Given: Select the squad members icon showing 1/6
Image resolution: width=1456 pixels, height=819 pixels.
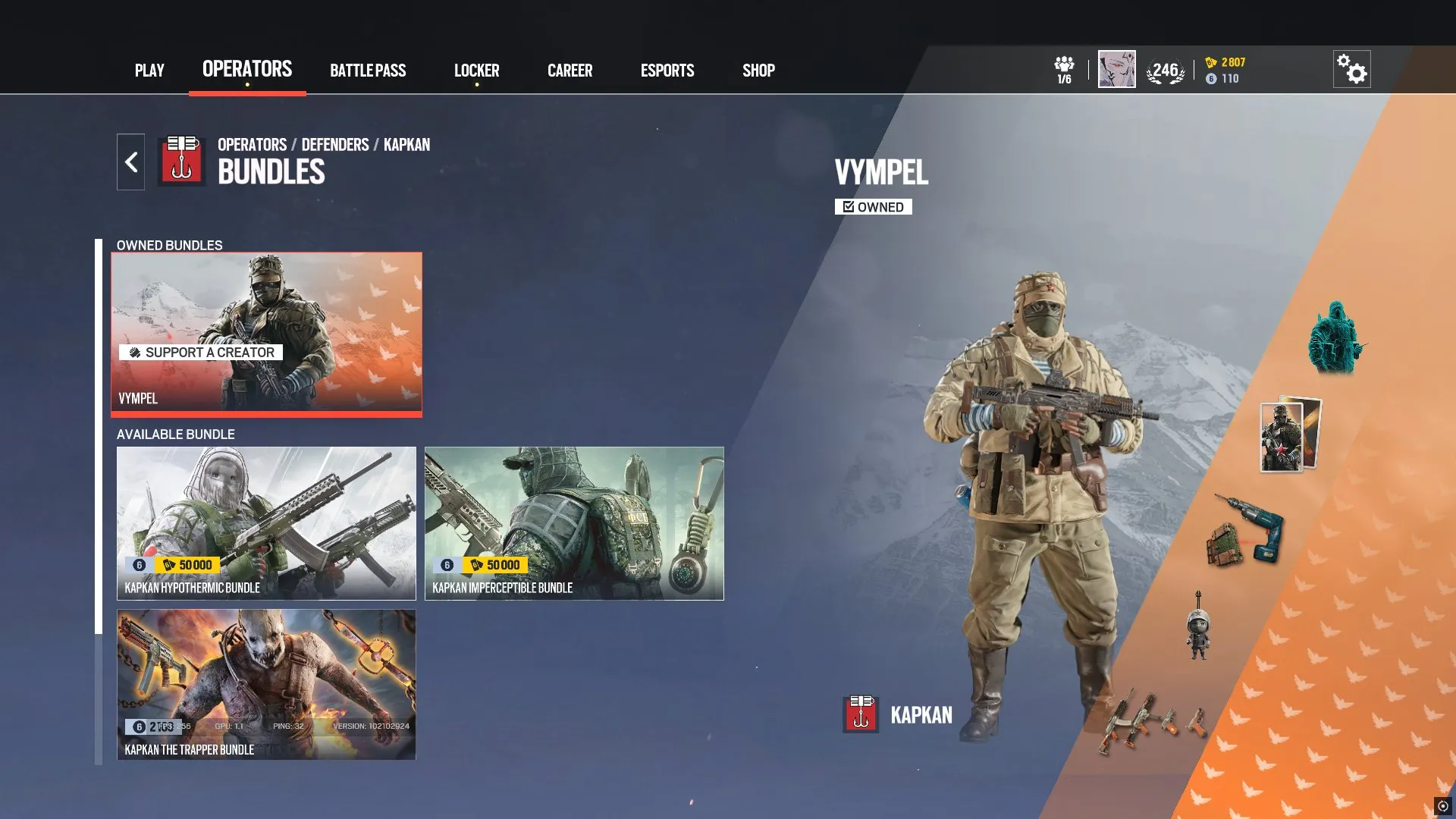Looking at the screenshot, I should 1065,68.
